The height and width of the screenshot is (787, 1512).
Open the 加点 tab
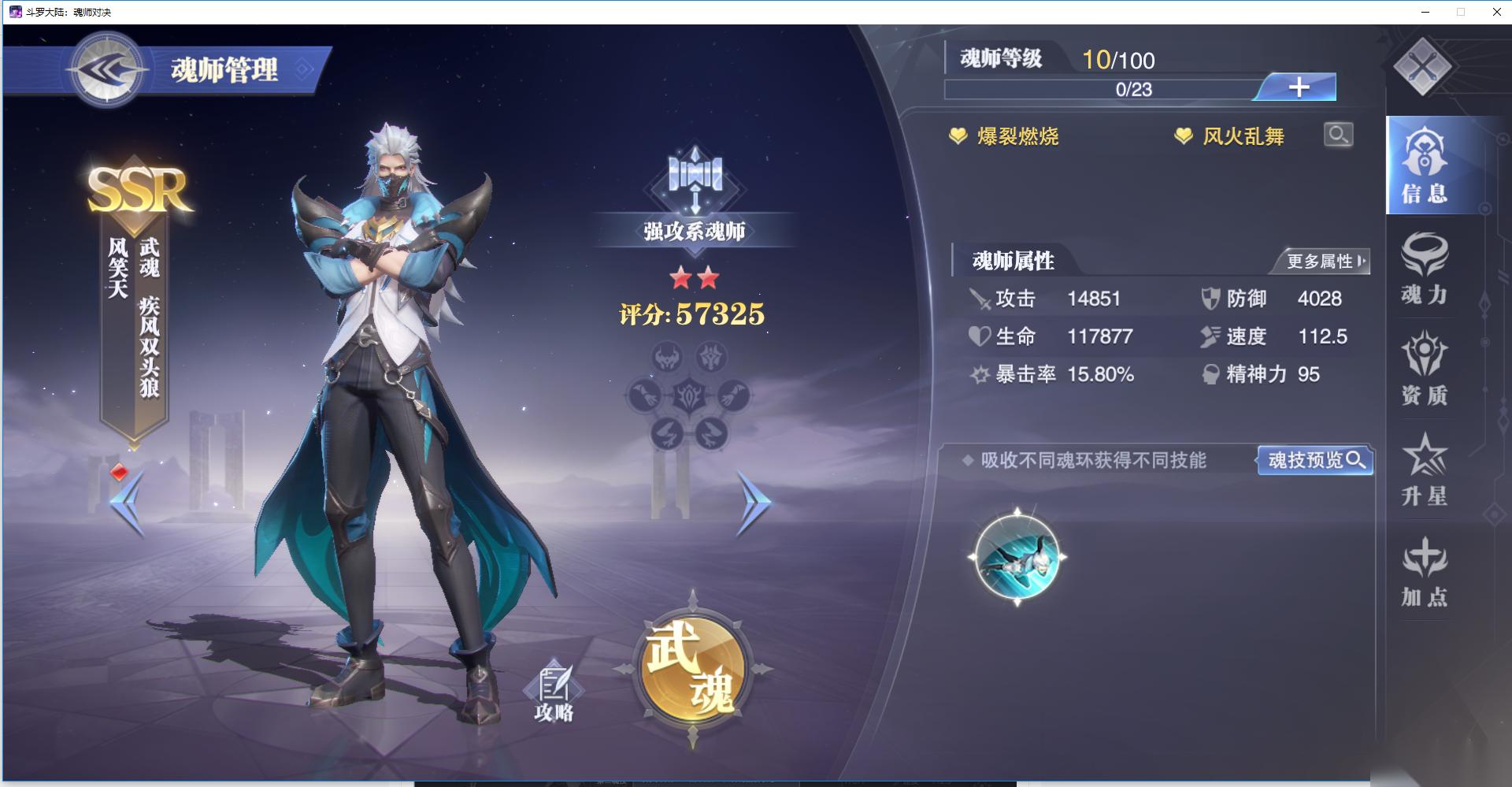1424,571
